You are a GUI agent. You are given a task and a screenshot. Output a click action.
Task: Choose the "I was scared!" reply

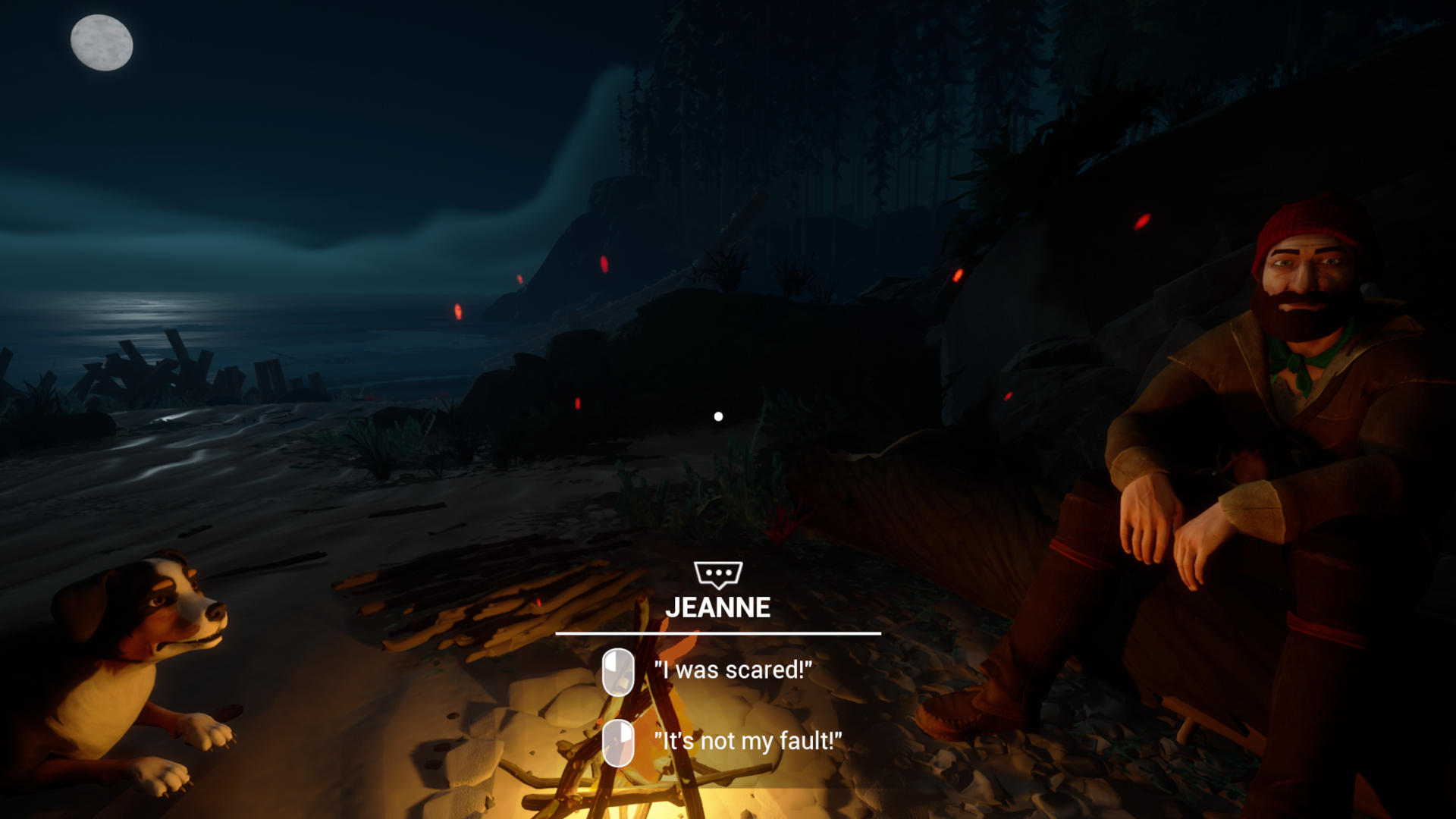coord(732,670)
